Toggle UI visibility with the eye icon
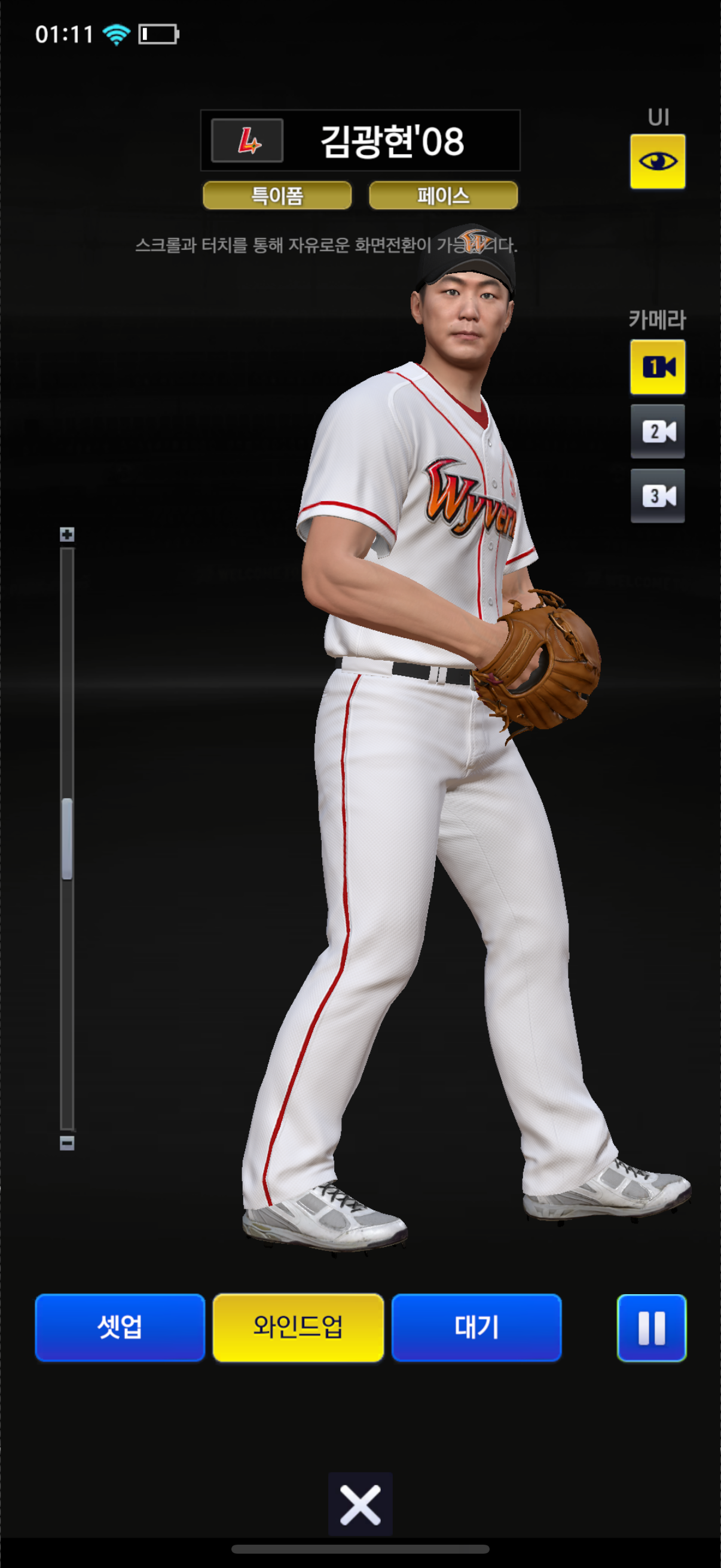The width and height of the screenshot is (721, 1568). click(x=657, y=161)
